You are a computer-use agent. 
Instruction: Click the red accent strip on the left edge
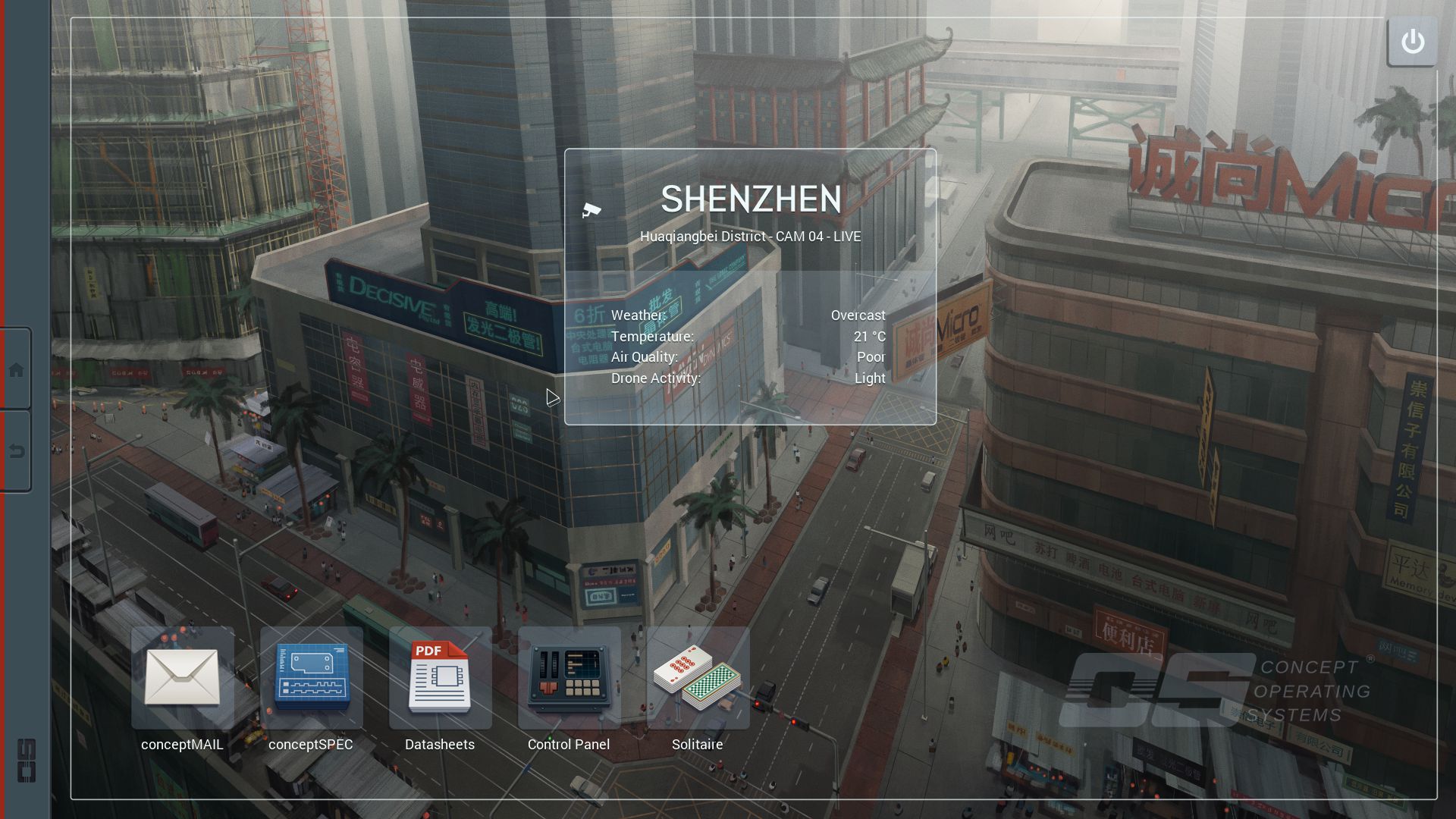[3, 409]
